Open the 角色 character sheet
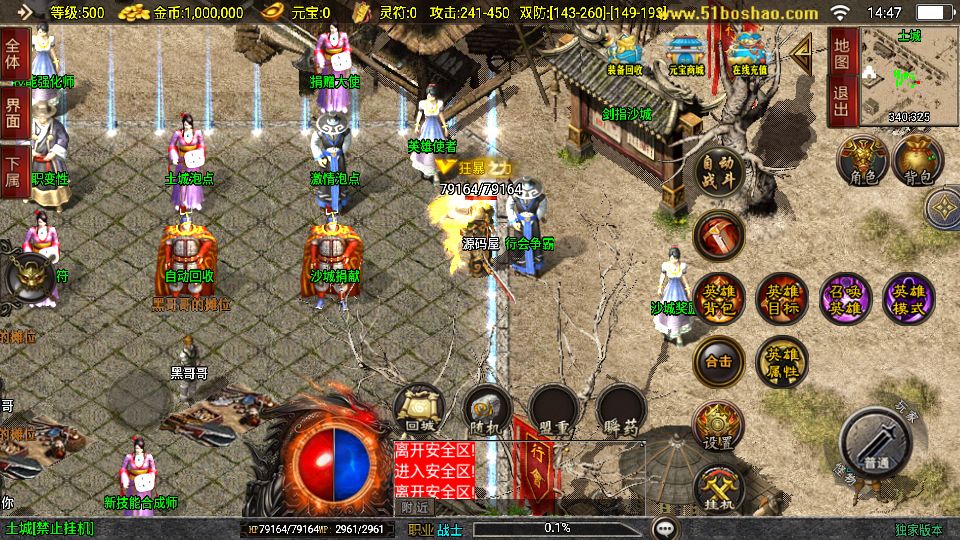This screenshot has height=540, width=960. click(863, 161)
